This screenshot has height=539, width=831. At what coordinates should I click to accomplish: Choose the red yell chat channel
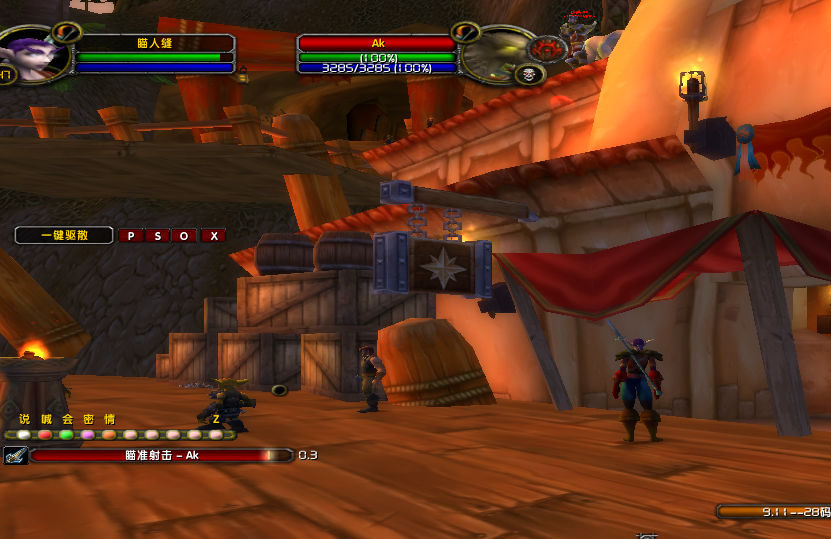click(x=45, y=435)
